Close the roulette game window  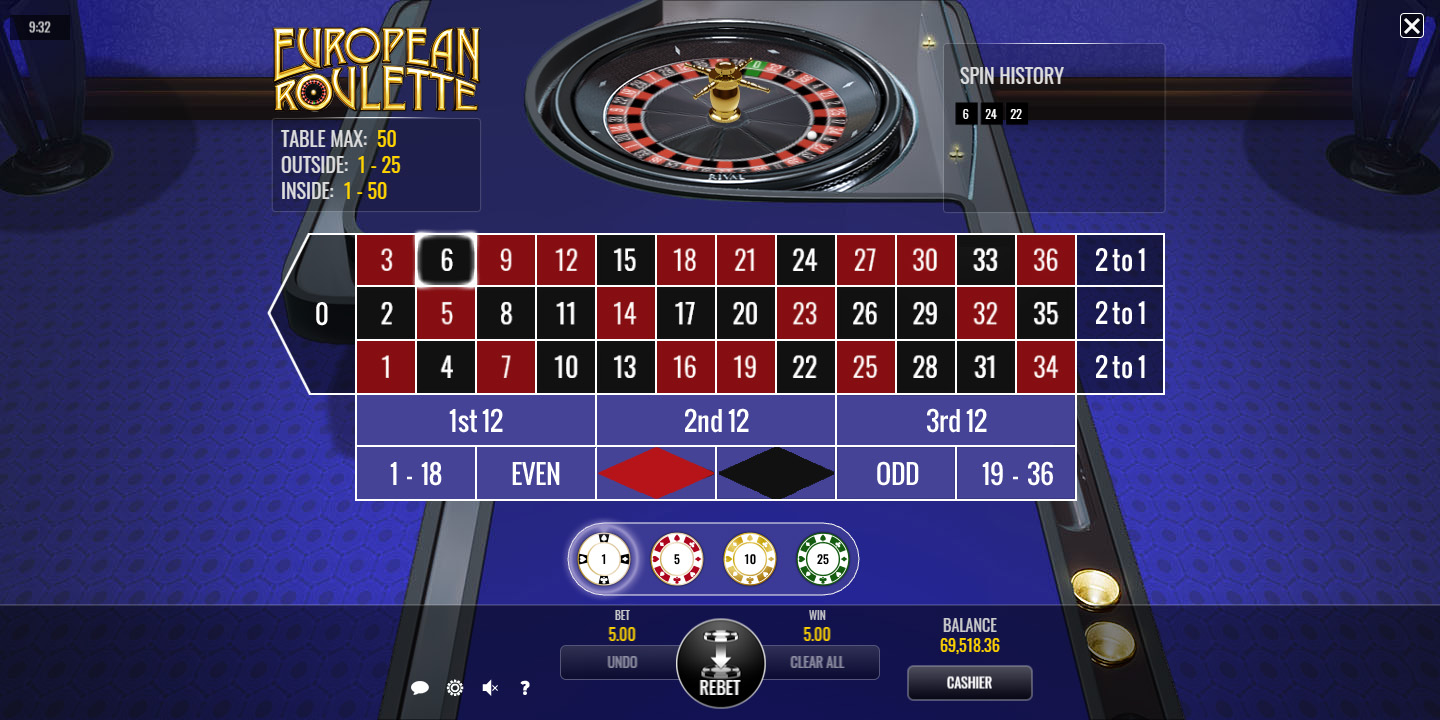coord(1411,26)
